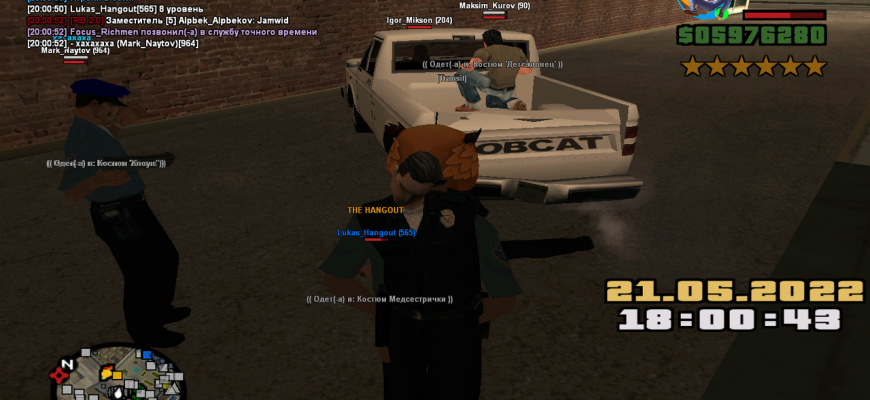Select the Alpbek_Alpbekov Jamwid chat message
The image size is (870, 400).
pyautogui.click(x=158, y=20)
